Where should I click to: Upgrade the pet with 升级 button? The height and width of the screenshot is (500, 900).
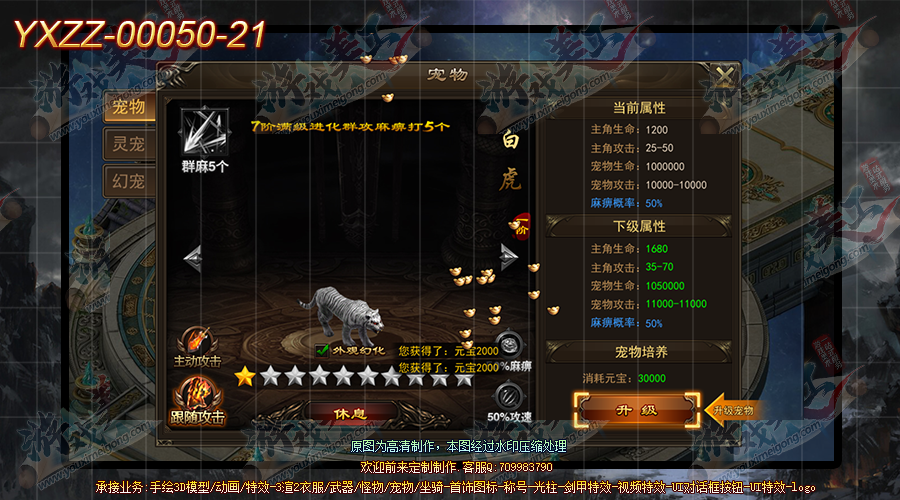pos(634,410)
